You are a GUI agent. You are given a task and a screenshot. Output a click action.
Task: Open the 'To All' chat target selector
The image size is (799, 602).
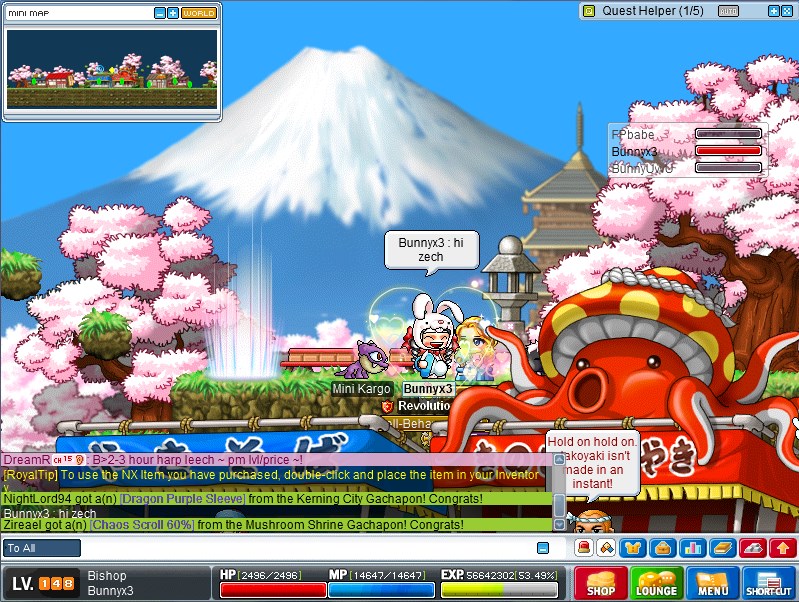42,548
